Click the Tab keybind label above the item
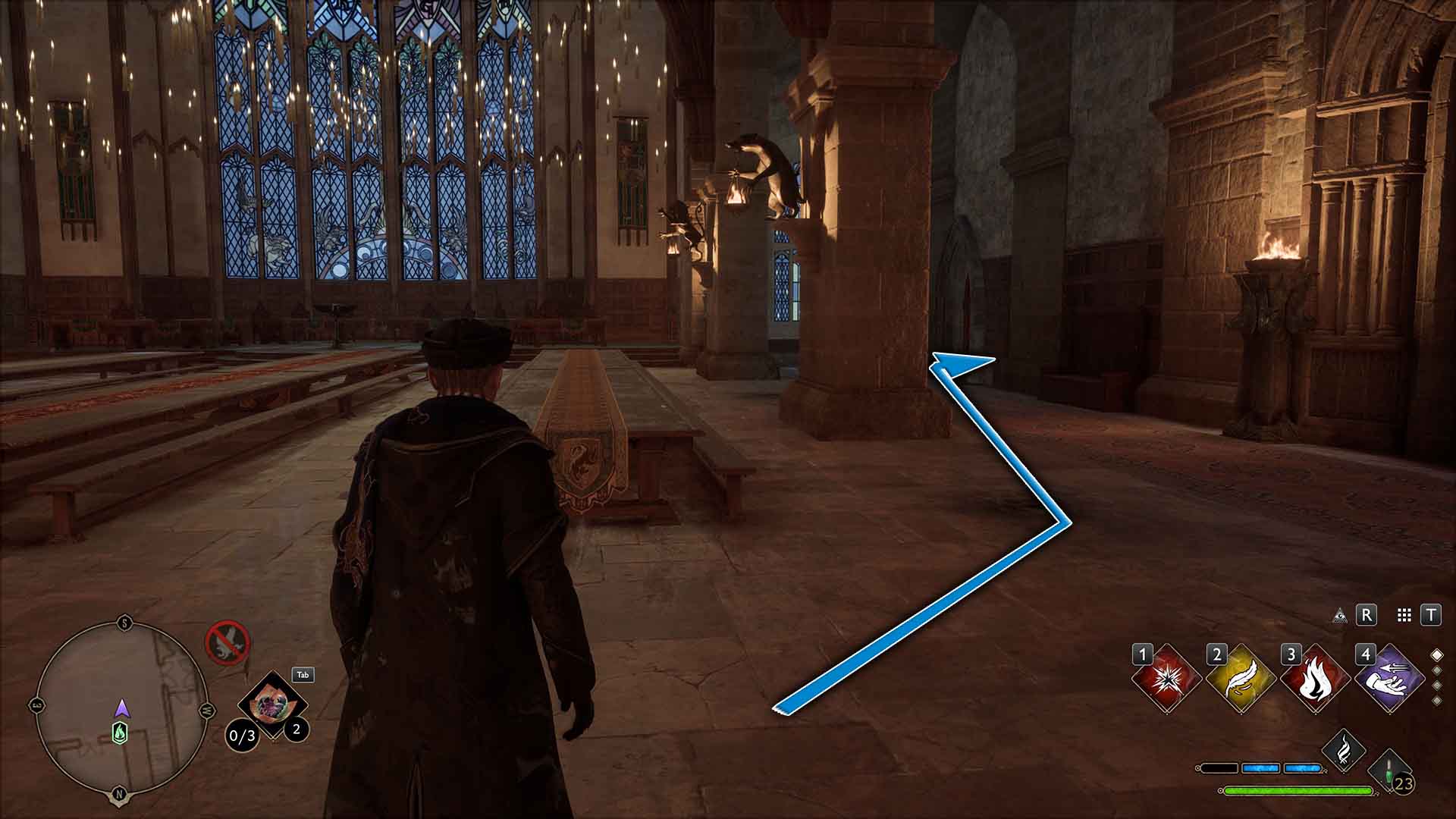Screen dimensions: 1456x819 pyautogui.click(x=303, y=676)
